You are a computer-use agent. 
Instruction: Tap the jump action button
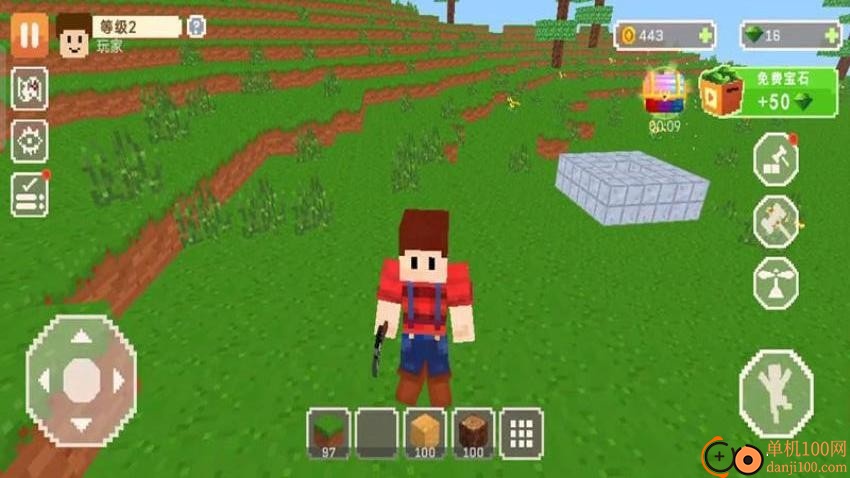[x=776, y=393]
